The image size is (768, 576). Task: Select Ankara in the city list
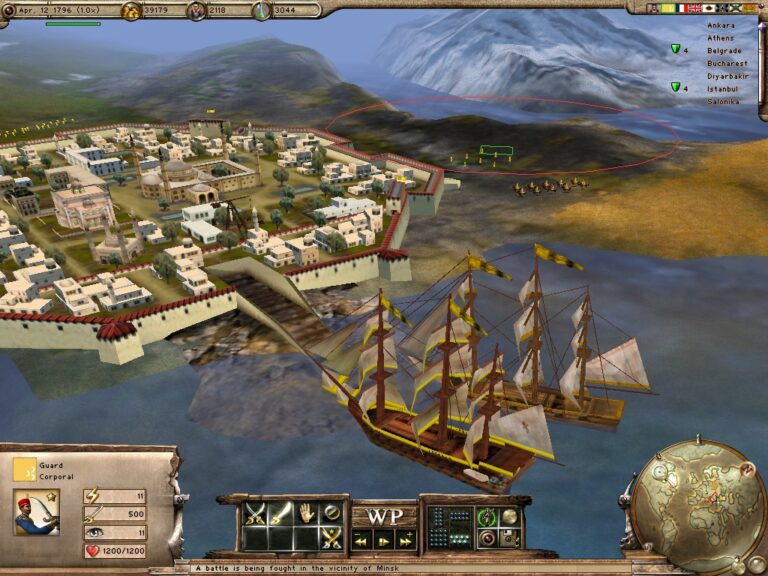(x=720, y=24)
